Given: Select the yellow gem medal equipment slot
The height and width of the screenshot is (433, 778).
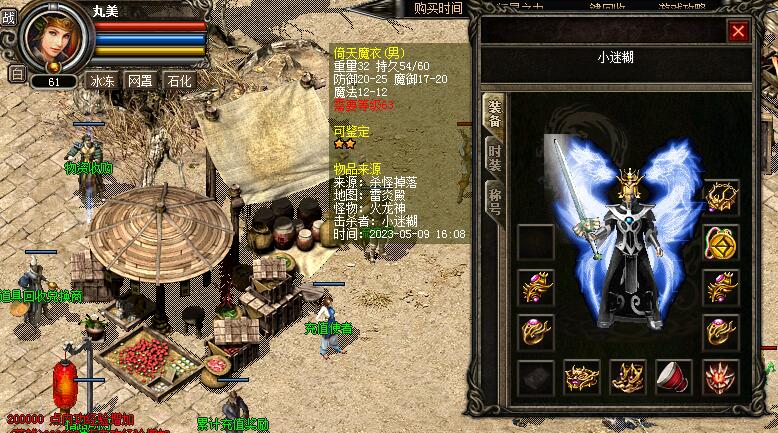Looking at the screenshot, I should 720,242.
